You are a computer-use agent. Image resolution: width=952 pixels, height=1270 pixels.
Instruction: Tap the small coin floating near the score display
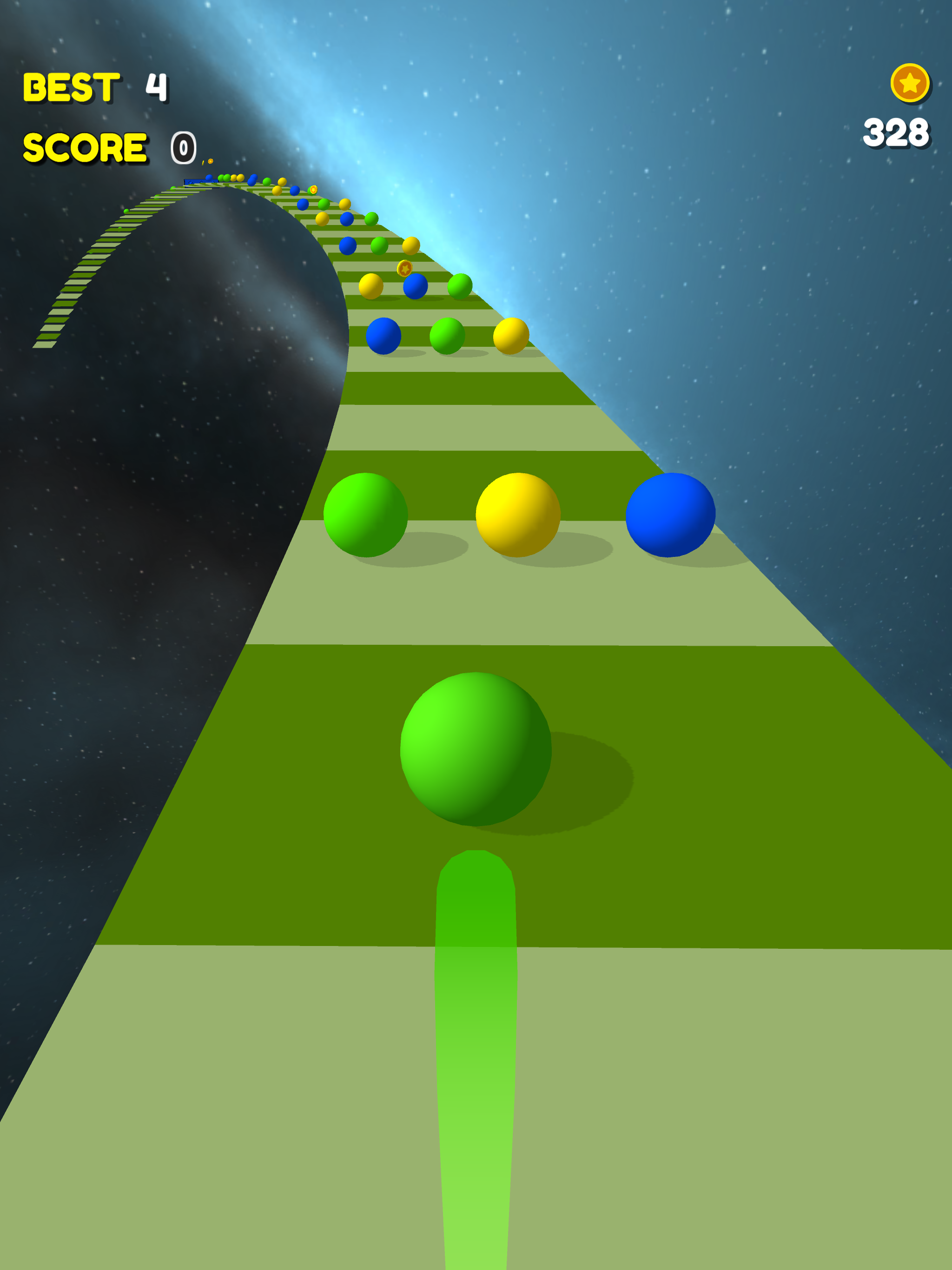tap(211, 161)
